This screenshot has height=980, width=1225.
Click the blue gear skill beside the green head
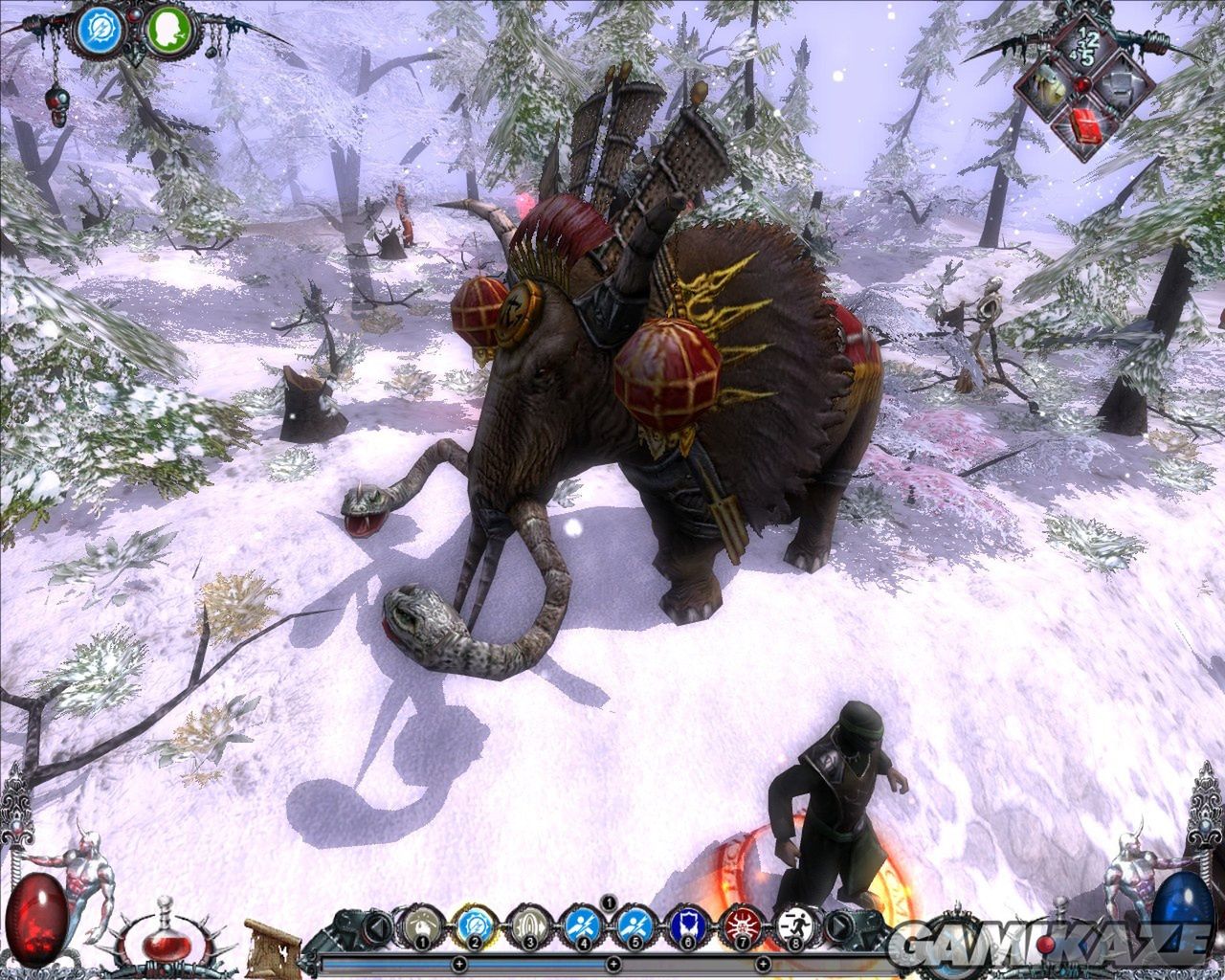pyautogui.click(x=100, y=31)
